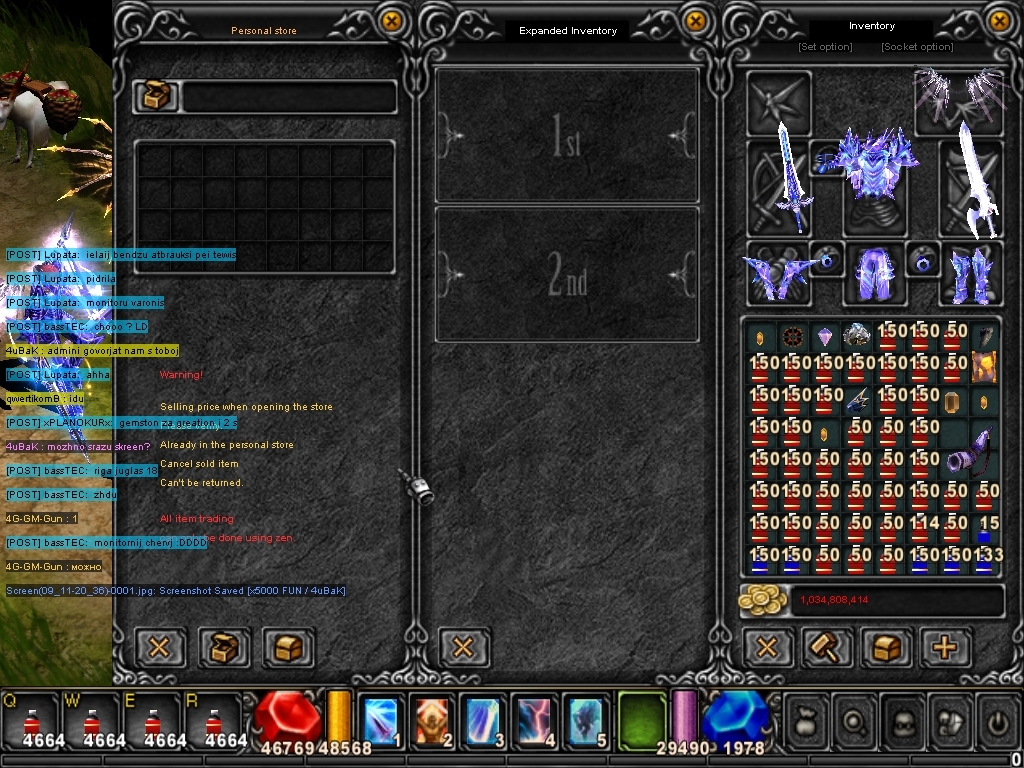Select the equipped gloves slot
The width and height of the screenshot is (1024, 768).
coord(777,274)
